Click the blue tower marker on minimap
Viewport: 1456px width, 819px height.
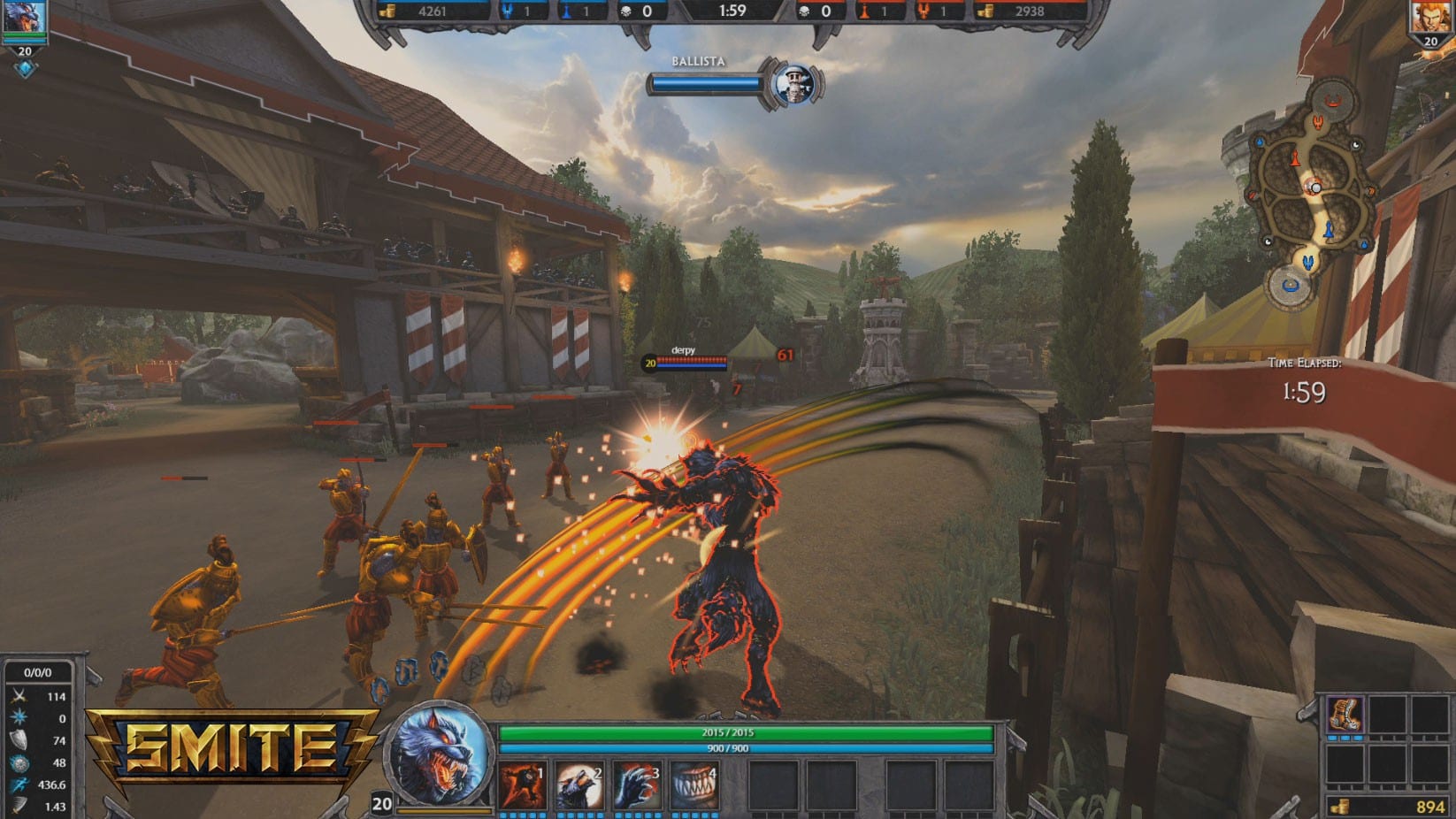(x=1329, y=230)
